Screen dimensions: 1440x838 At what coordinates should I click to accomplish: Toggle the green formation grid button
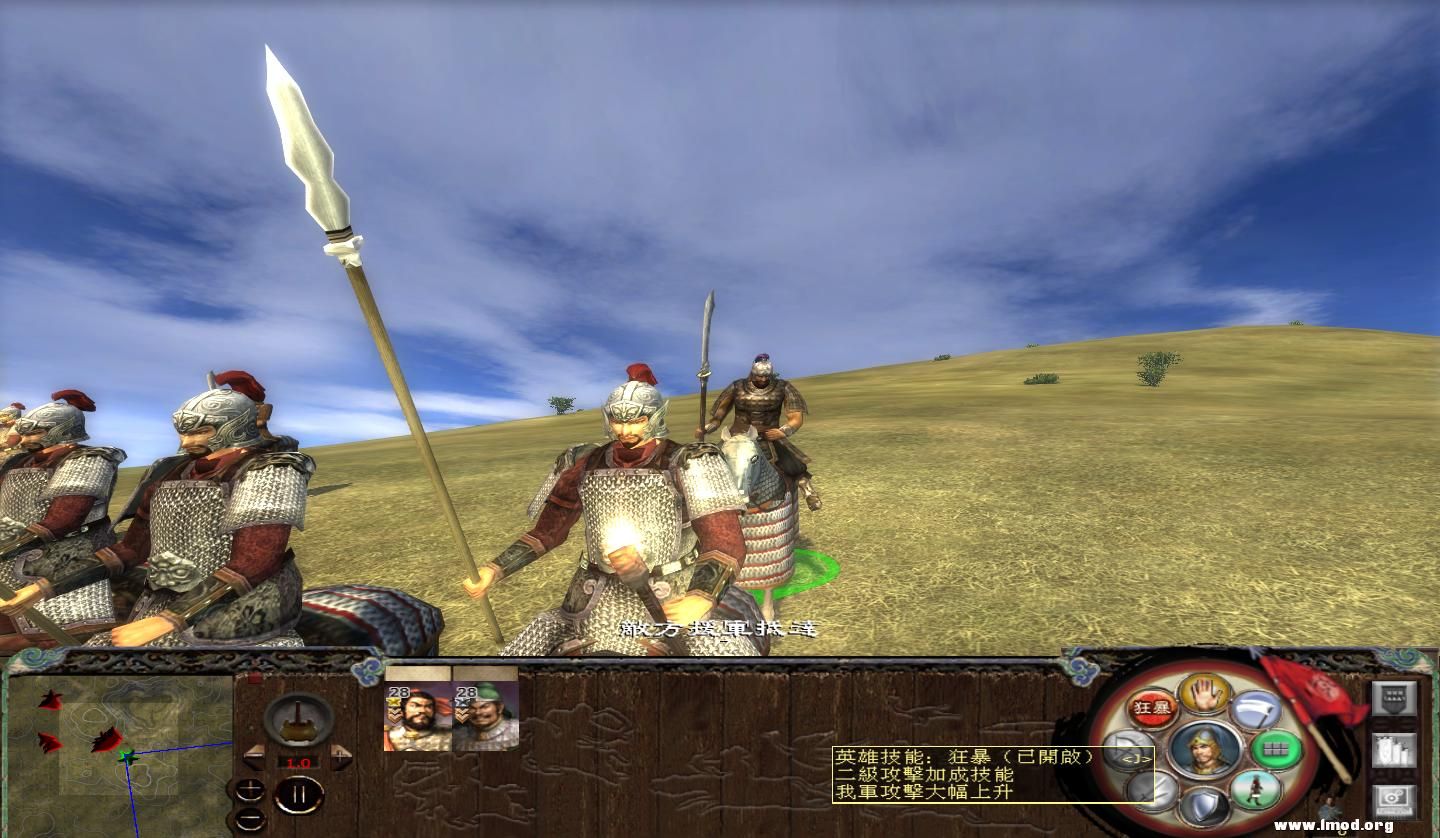pos(1276,749)
